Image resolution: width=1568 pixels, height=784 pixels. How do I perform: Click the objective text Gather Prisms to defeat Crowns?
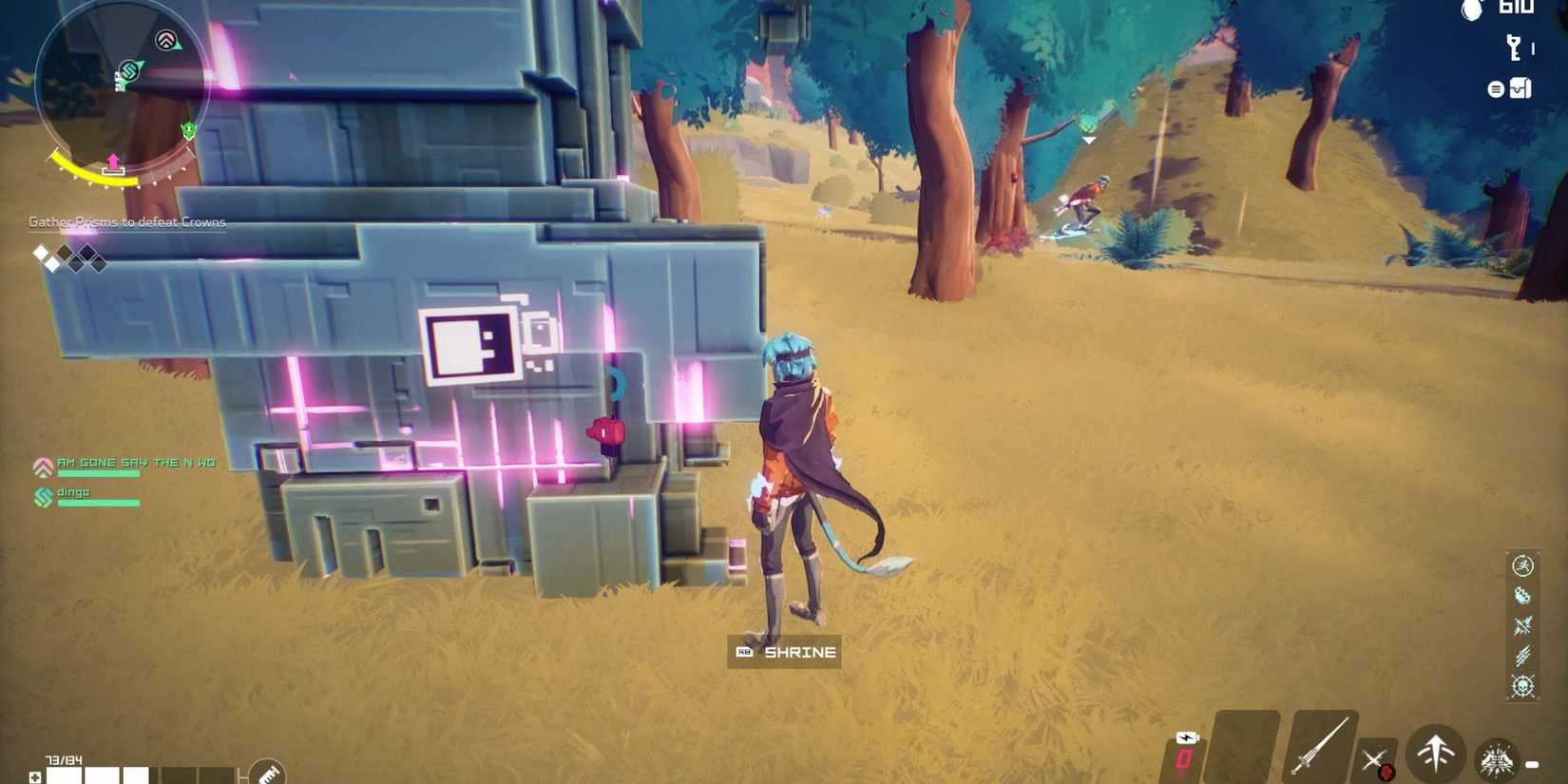pyautogui.click(x=126, y=221)
